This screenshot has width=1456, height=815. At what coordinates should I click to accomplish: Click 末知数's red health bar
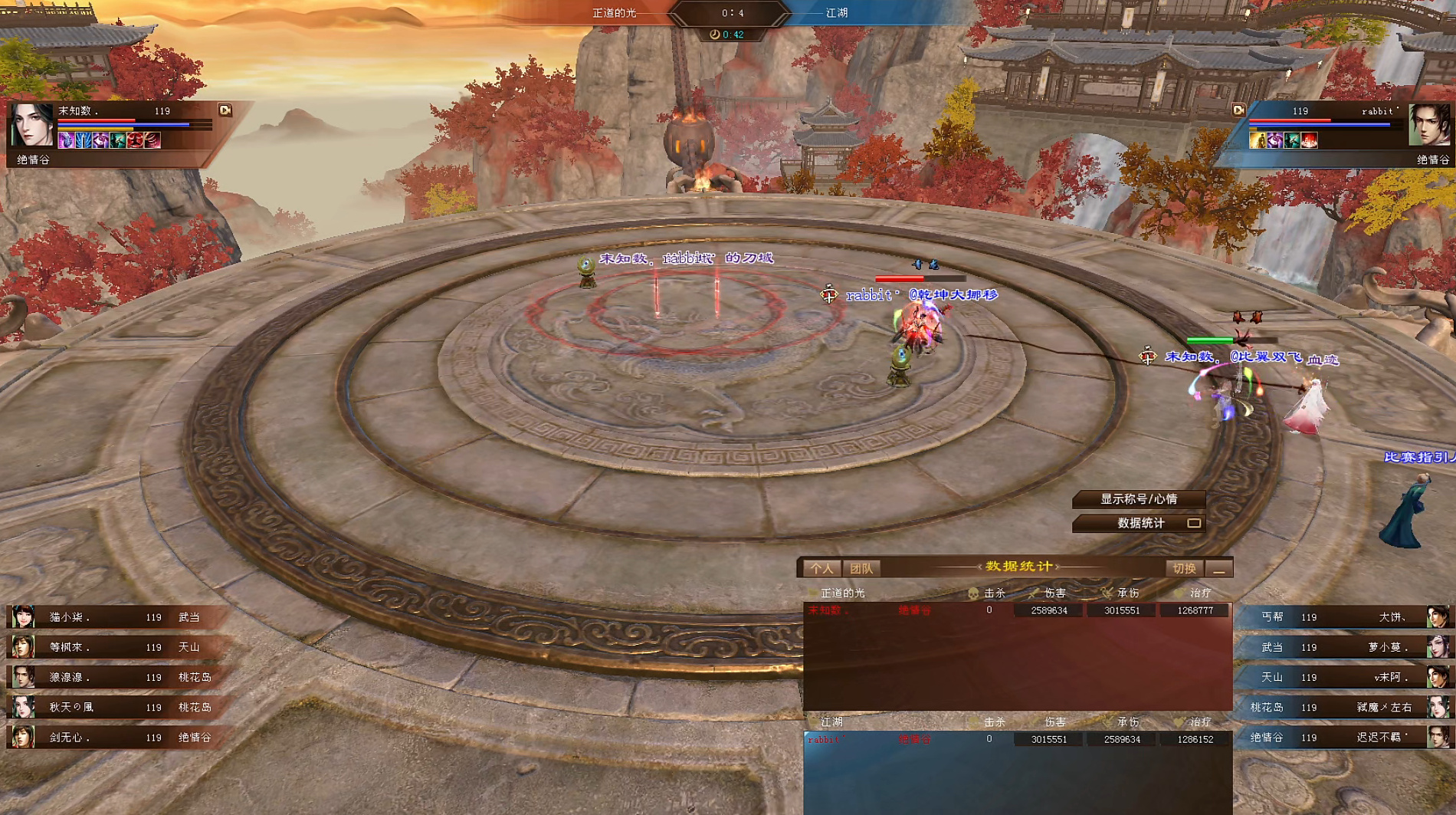coord(97,120)
